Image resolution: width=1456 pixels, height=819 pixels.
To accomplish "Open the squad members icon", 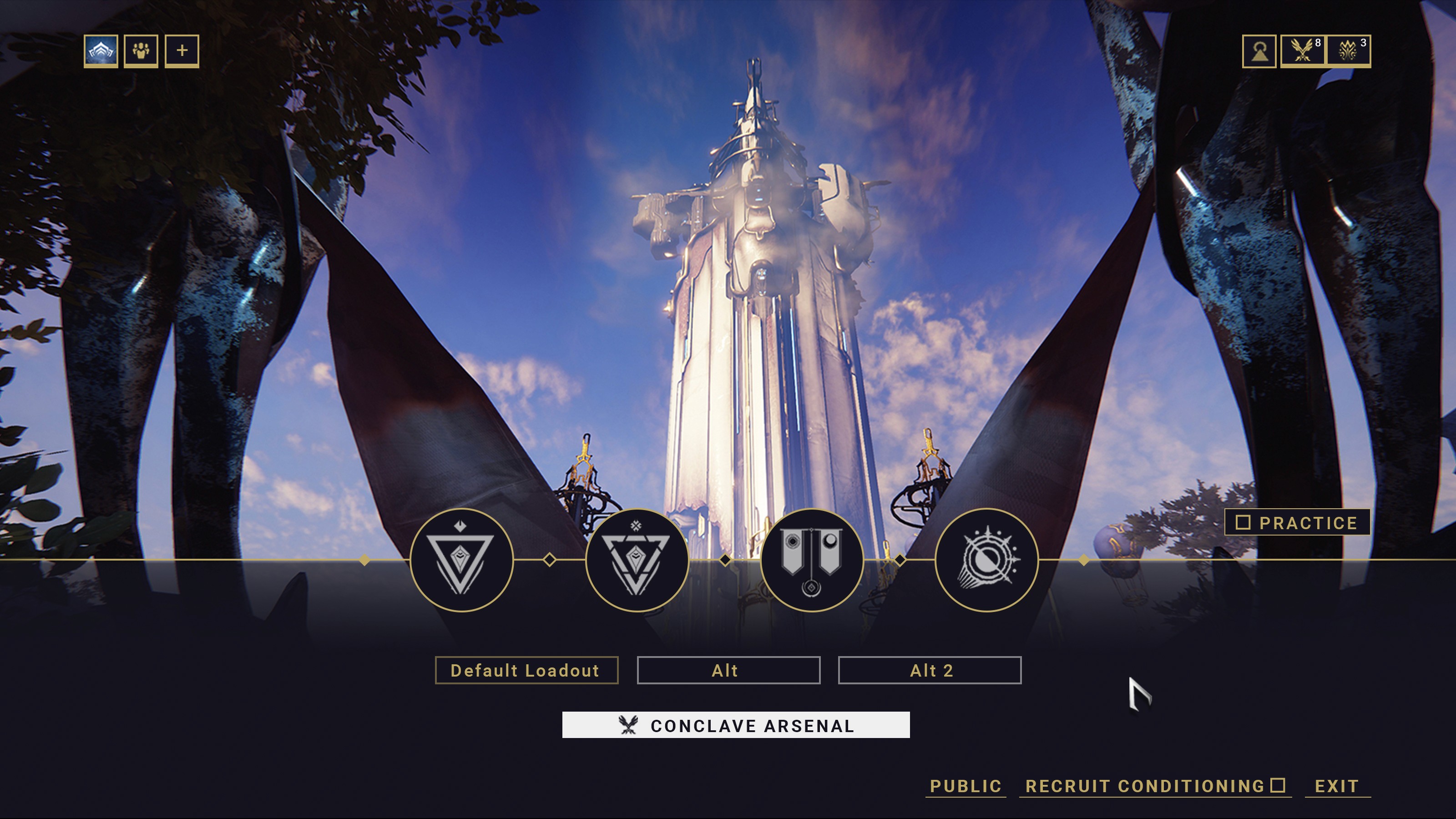I will point(142,51).
